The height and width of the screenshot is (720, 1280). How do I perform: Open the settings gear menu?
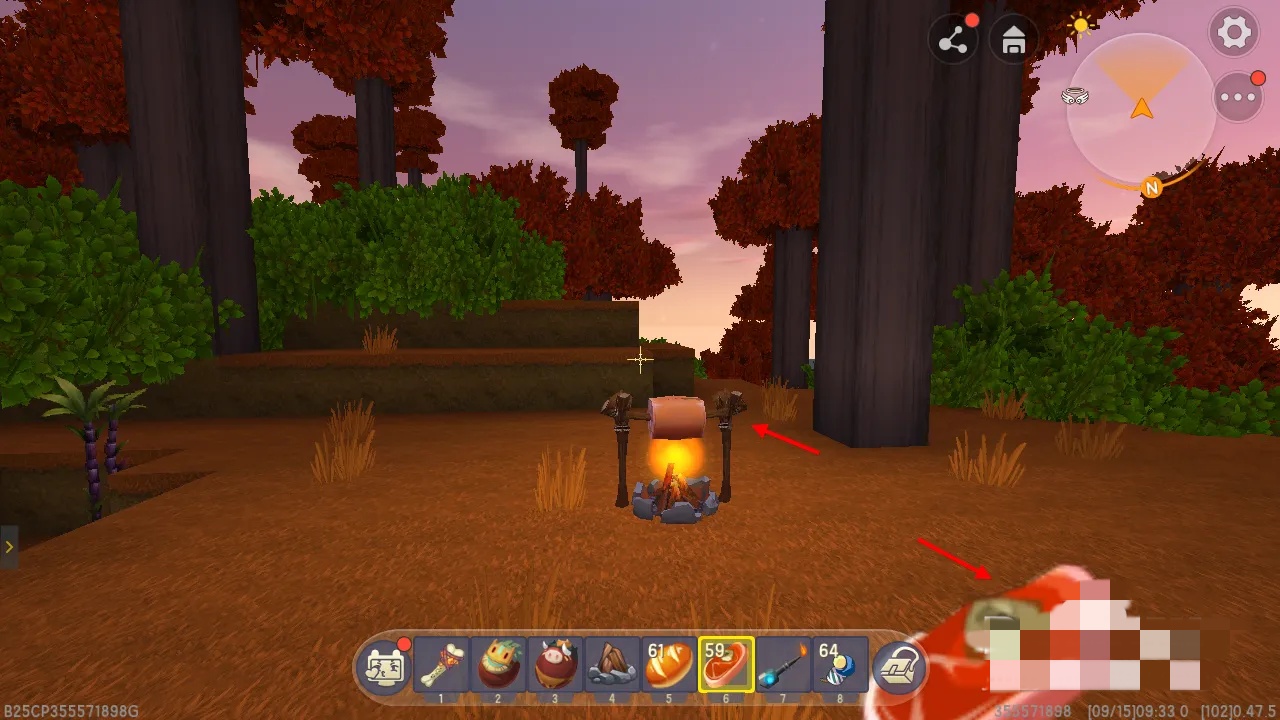click(x=1234, y=33)
